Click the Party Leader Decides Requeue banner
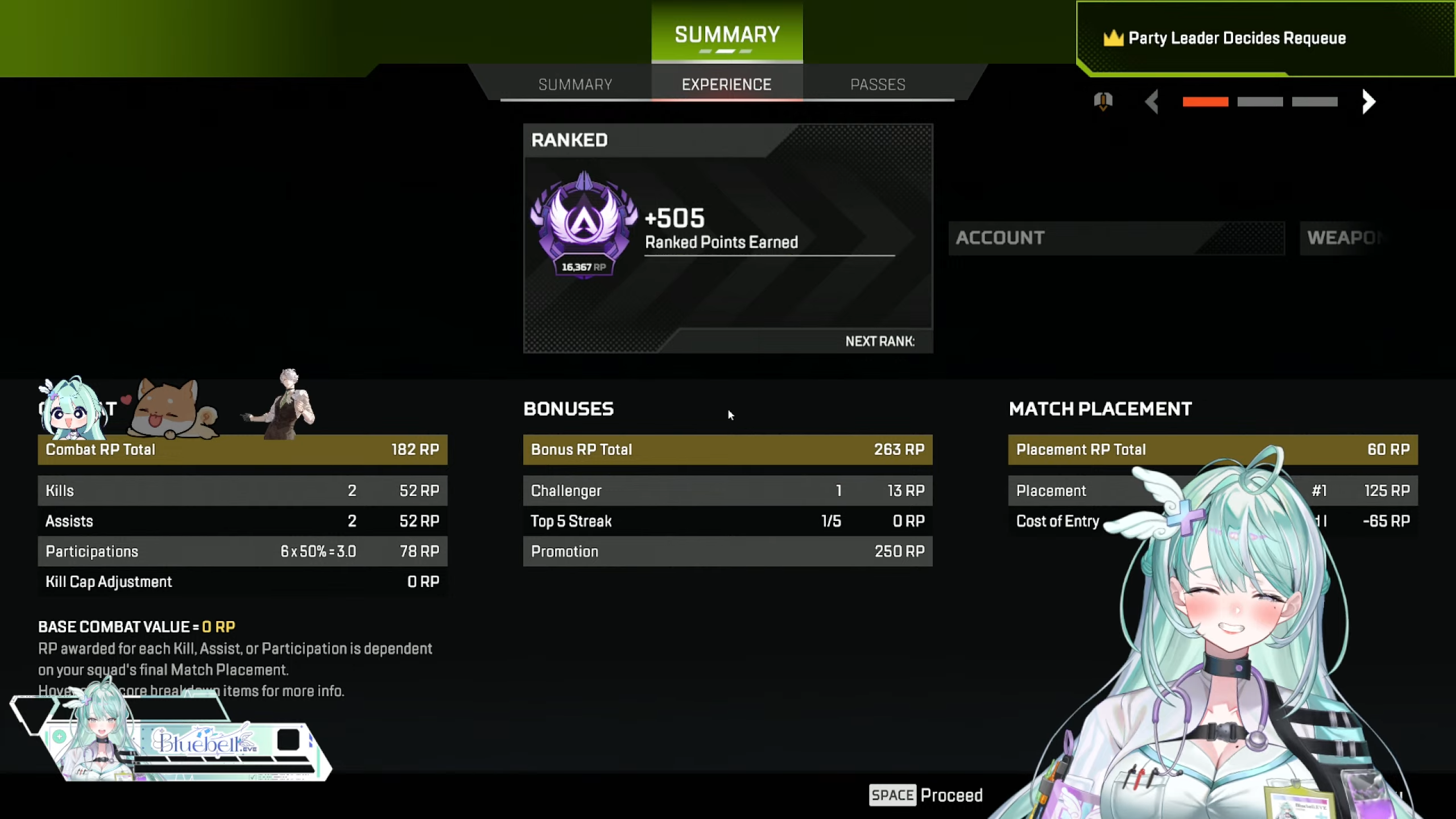This screenshot has height=819, width=1456. (1236, 38)
